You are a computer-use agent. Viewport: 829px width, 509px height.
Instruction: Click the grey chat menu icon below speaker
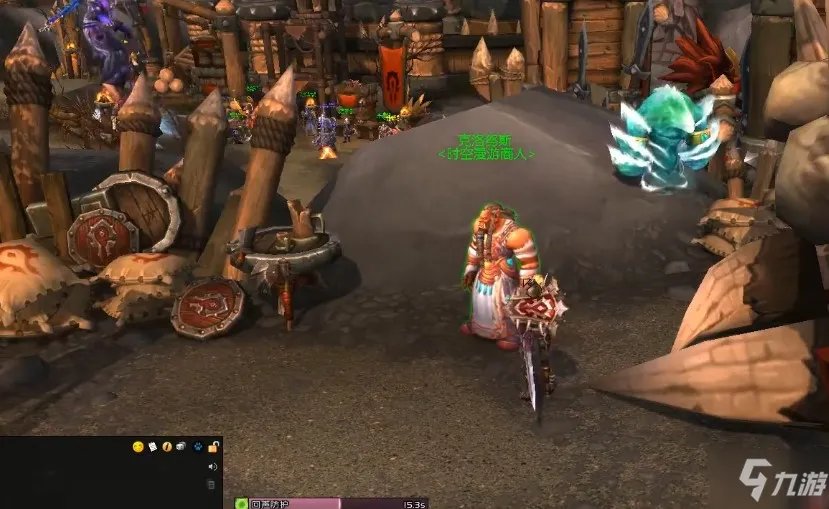(211, 485)
